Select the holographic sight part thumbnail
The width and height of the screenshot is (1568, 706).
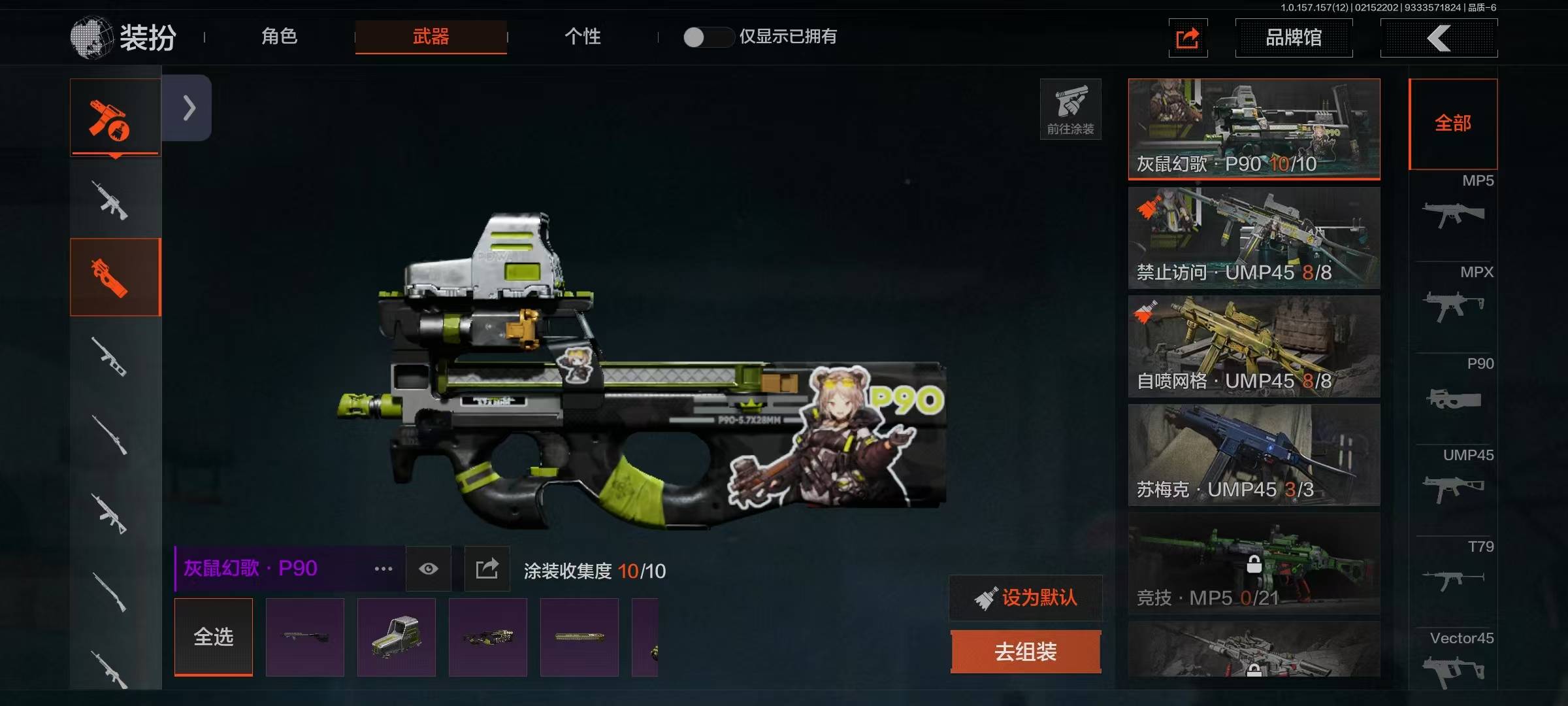tap(397, 637)
